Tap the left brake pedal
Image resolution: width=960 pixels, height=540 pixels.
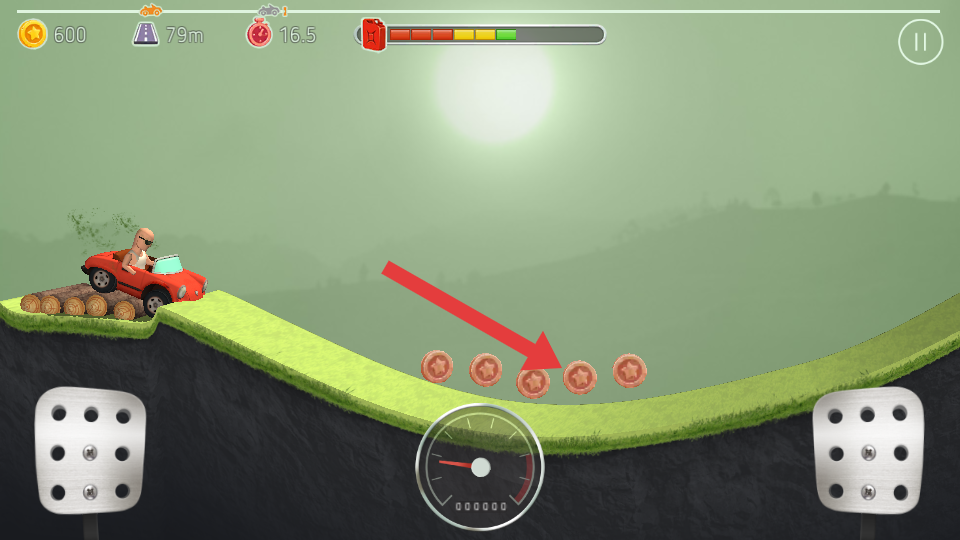[x=90, y=450]
